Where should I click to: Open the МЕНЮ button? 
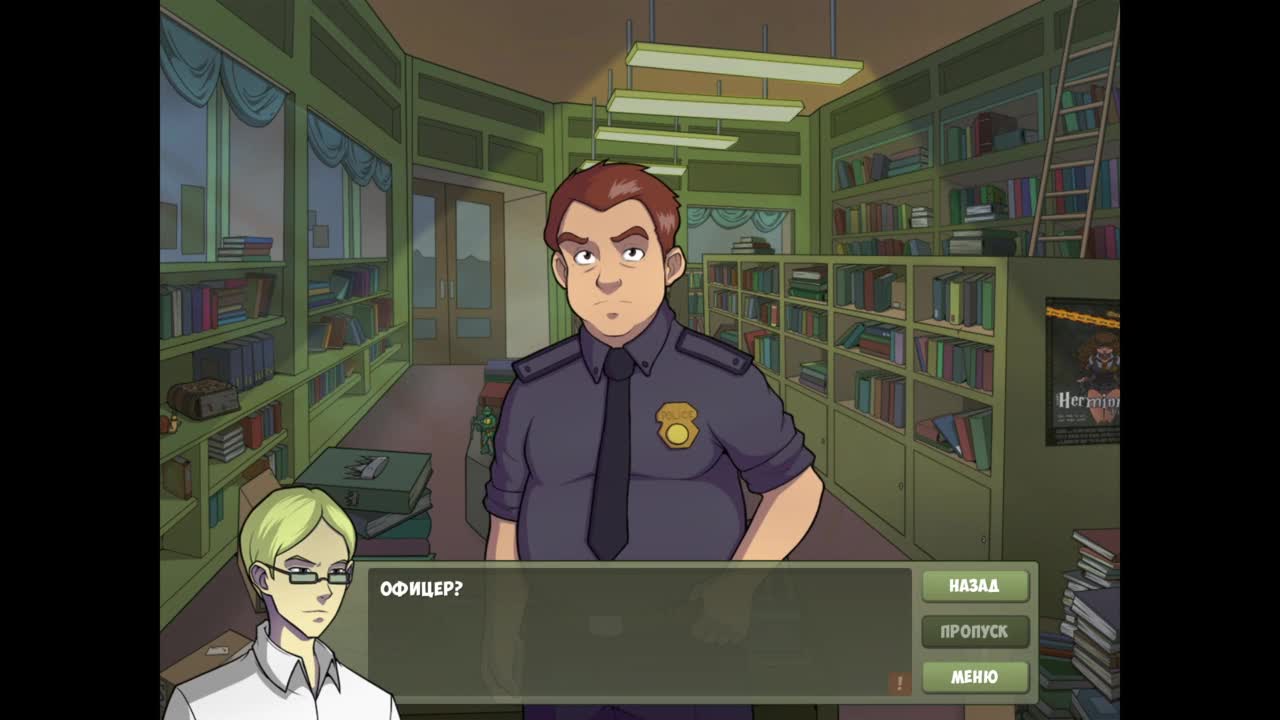[974, 677]
